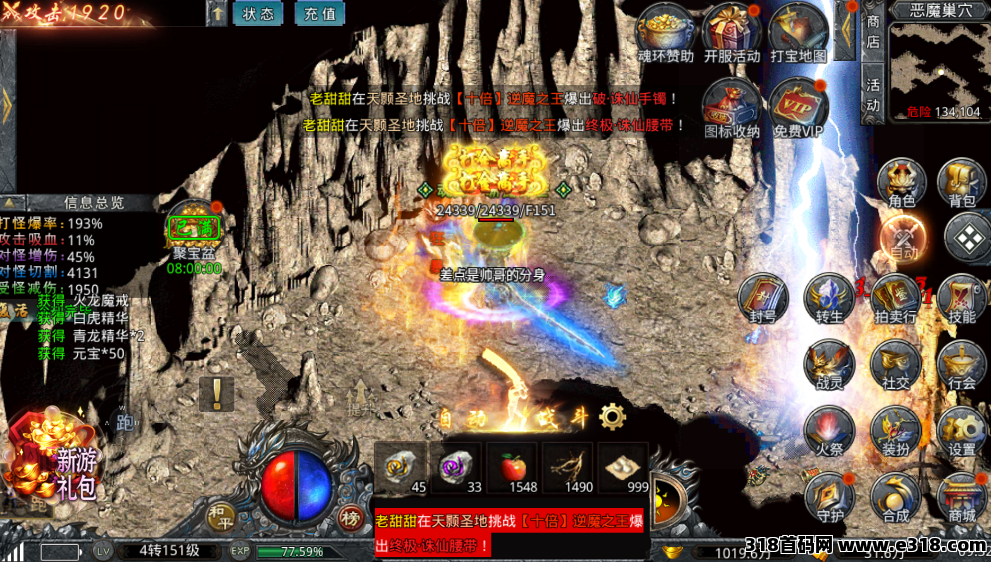Viewport: 991px width, 562px height.
Task: Open the 打宝地图 treasure map icon
Action: [798, 32]
